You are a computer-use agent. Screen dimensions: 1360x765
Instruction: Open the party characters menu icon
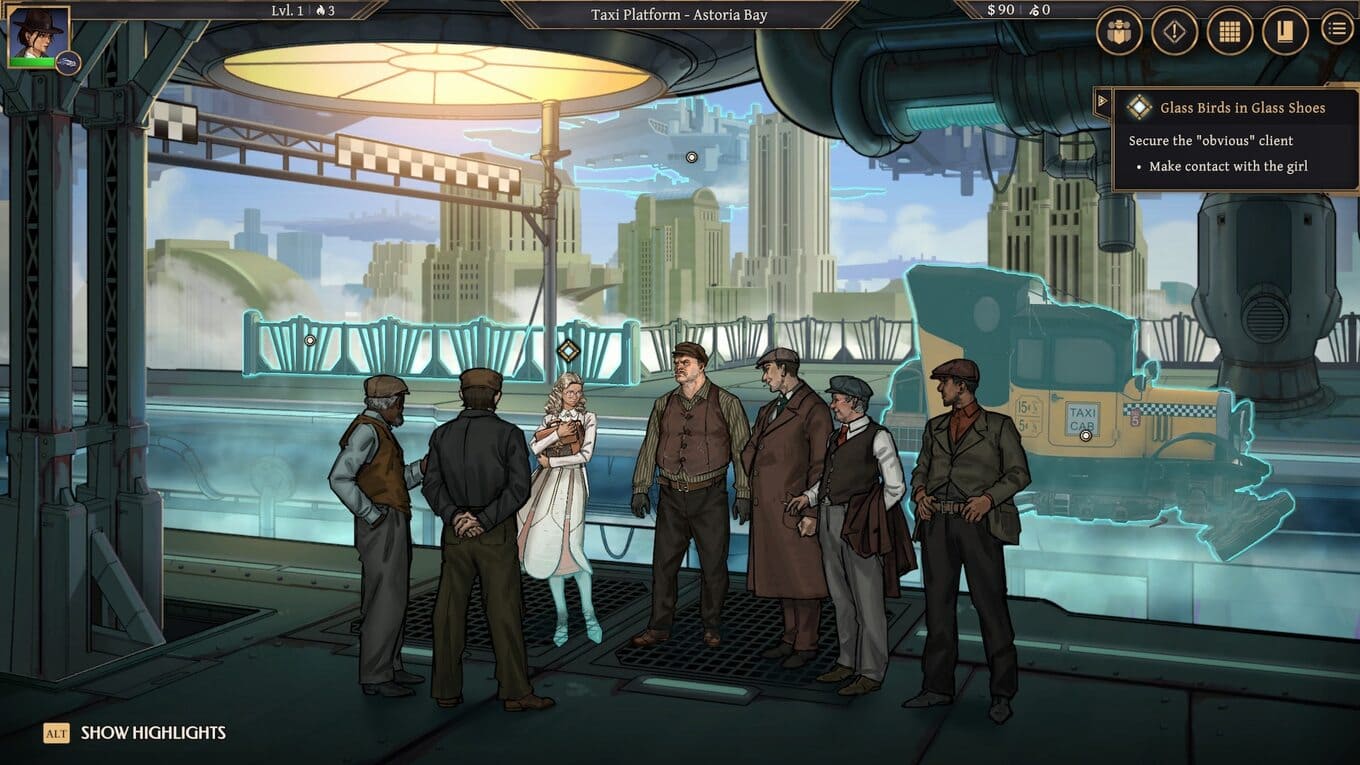[1119, 31]
